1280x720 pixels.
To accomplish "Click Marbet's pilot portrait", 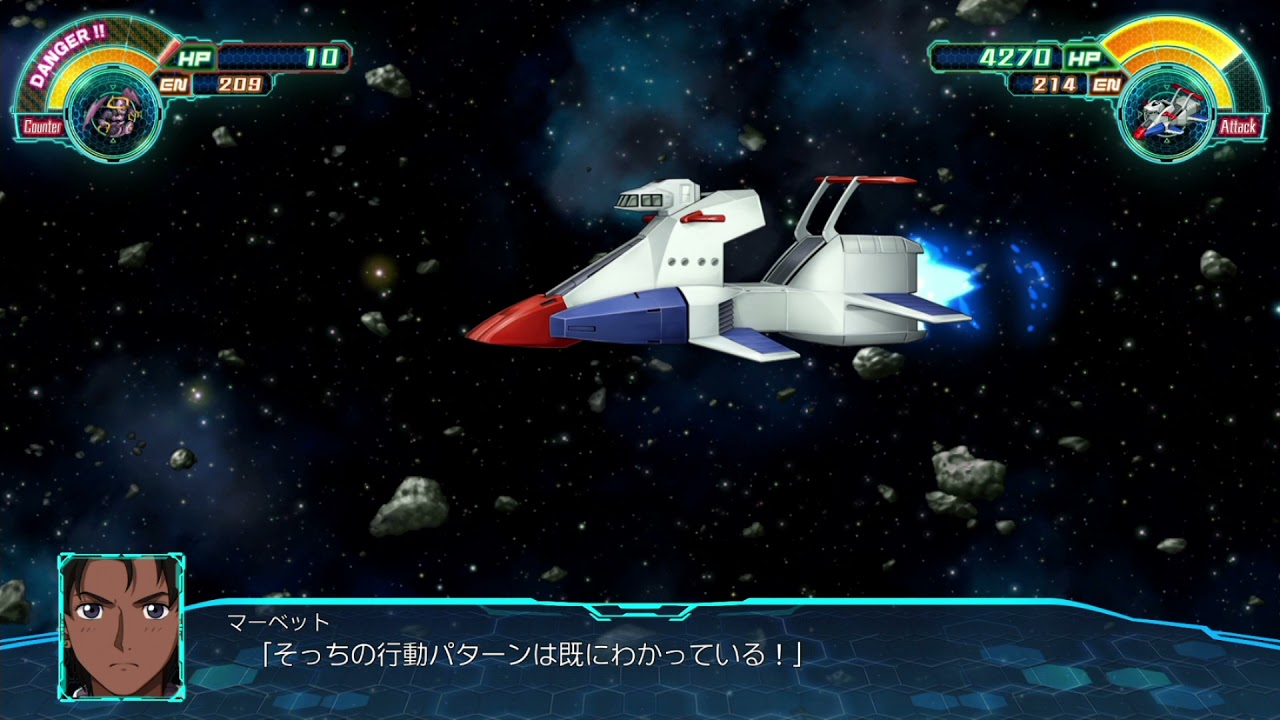I will point(121,627).
